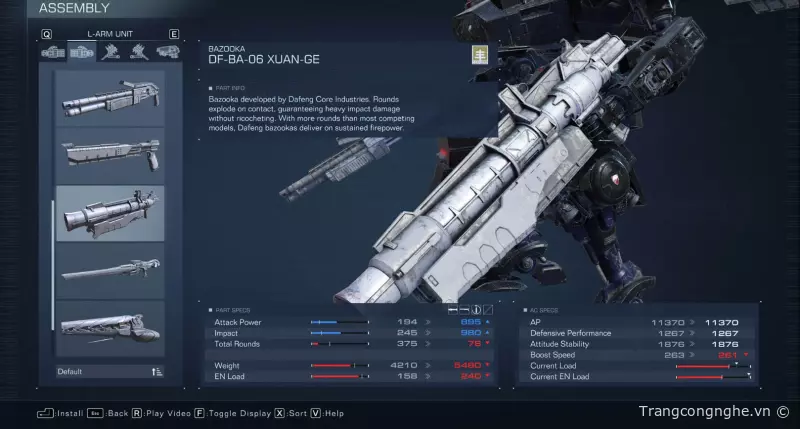Open the Default sort order control
The image size is (800, 429).
click(110, 372)
